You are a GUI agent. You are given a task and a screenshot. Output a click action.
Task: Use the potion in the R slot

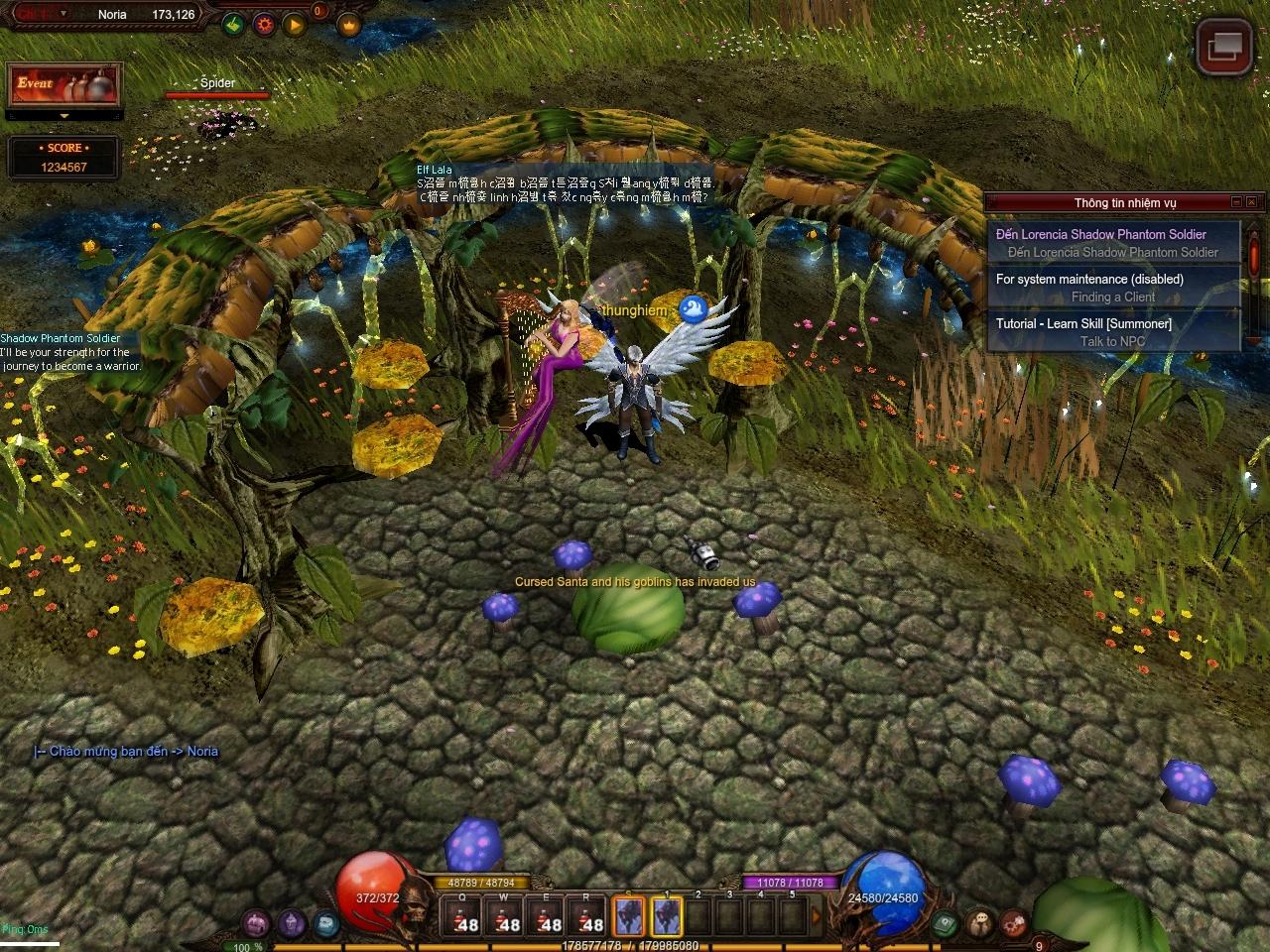tap(587, 917)
